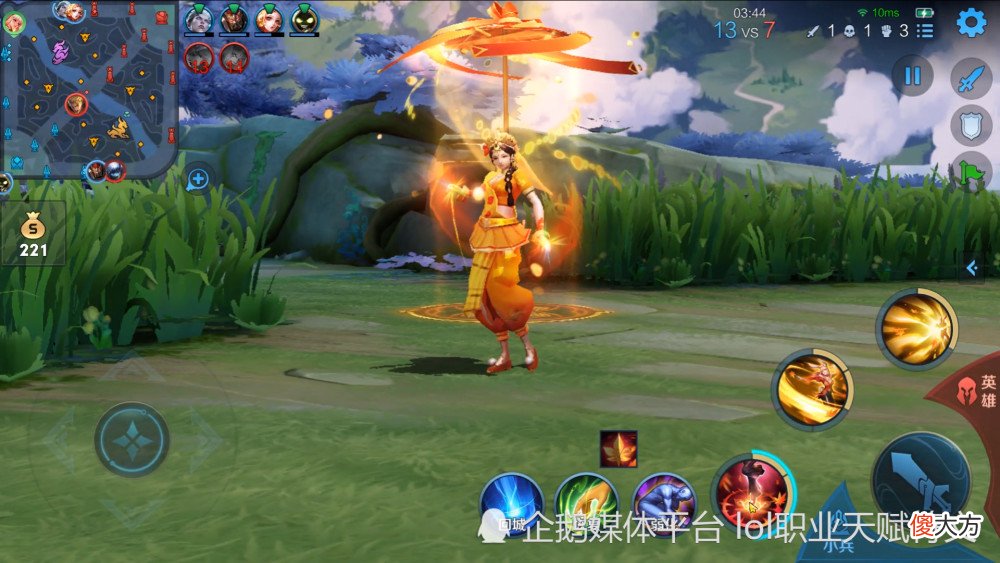
Task: Open the gold coin shop
Action: [33, 232]
